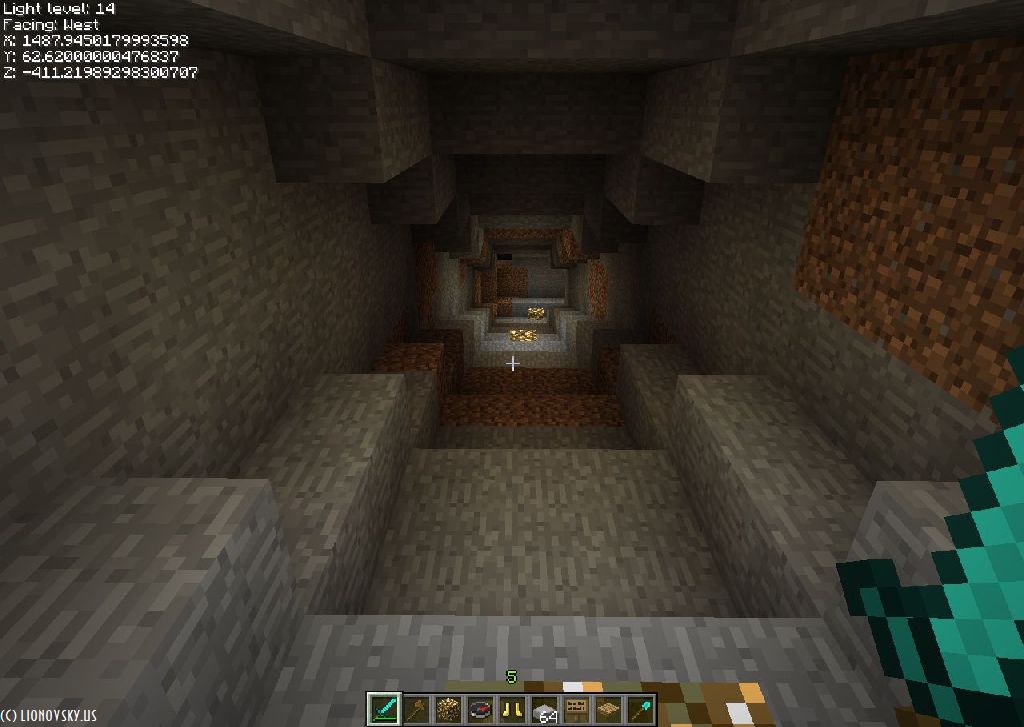Pick the golden boots hotbar slot
Image resolution: width=1024 pixels, height=727 pixels.
[x=512, y=710]
